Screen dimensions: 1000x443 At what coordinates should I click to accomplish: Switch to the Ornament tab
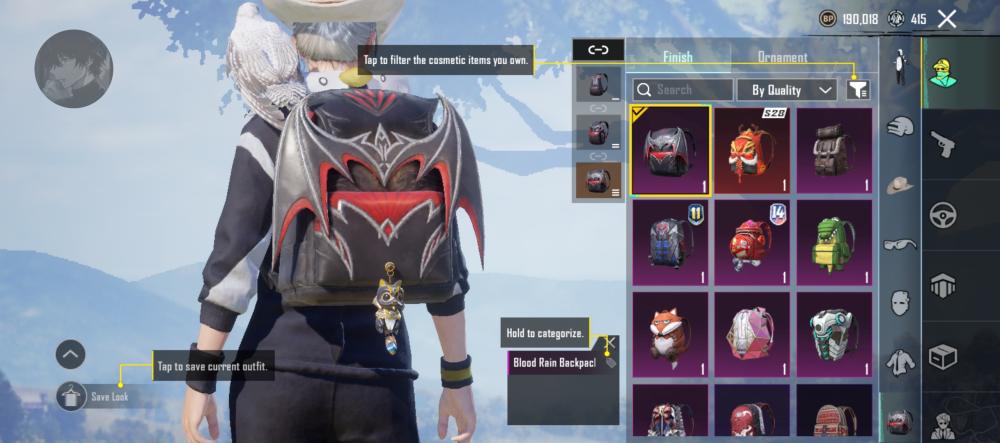click(x=782, y=57)
